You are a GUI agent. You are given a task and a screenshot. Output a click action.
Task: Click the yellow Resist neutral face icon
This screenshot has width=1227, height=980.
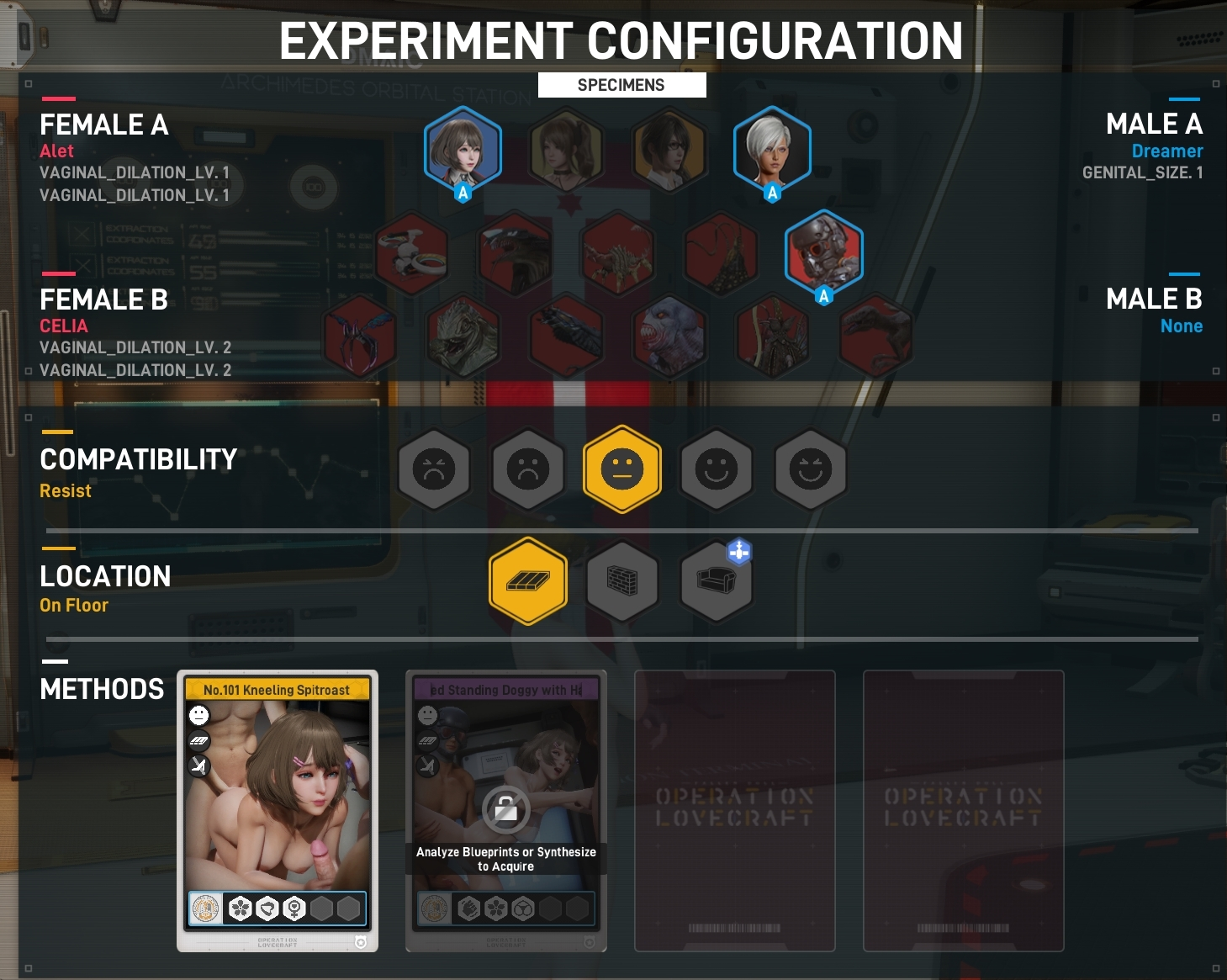(x=622, y=469)
